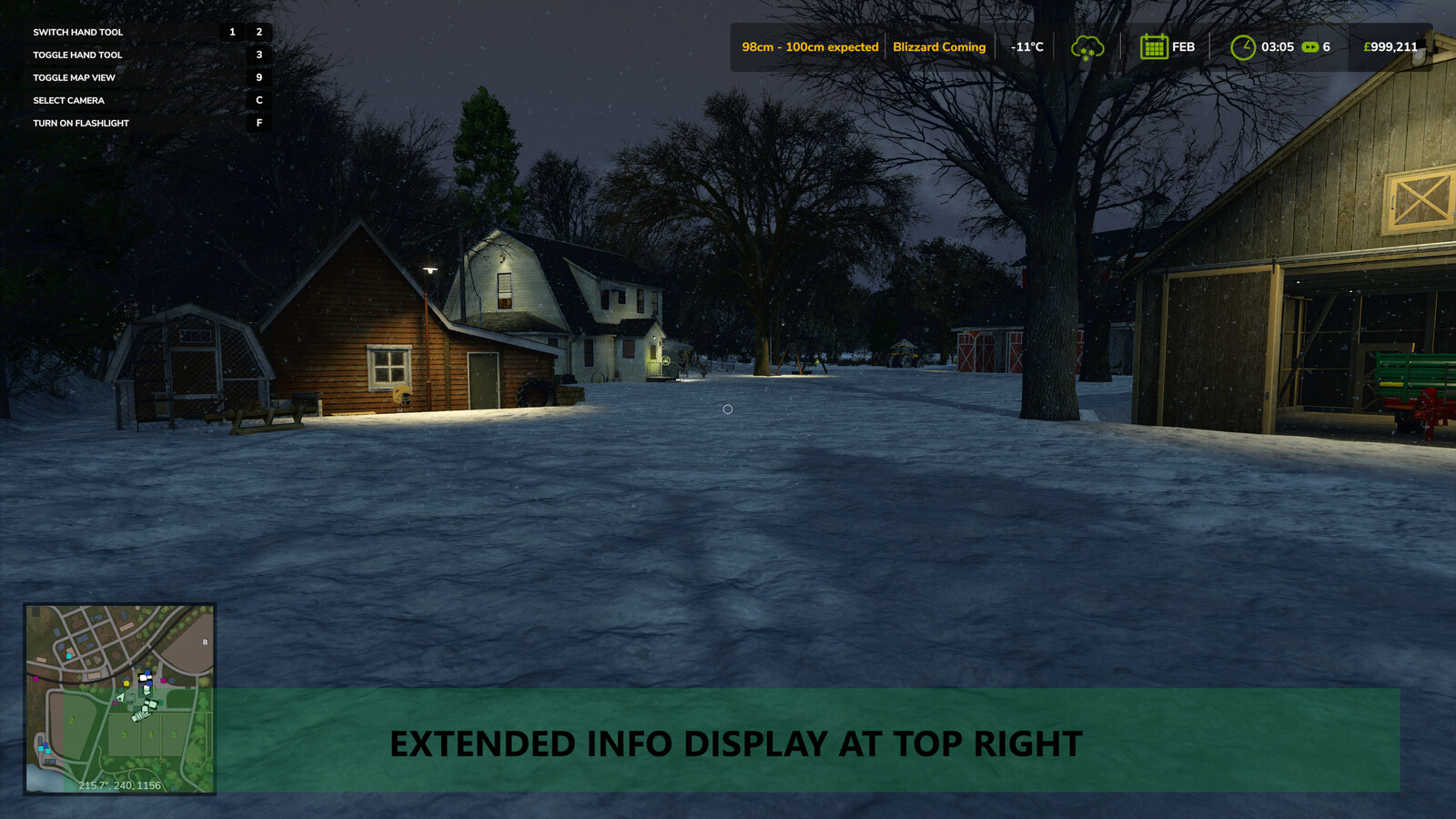
Task: Select the player arrow on the minimap
Action: click(x=120, y=697)
